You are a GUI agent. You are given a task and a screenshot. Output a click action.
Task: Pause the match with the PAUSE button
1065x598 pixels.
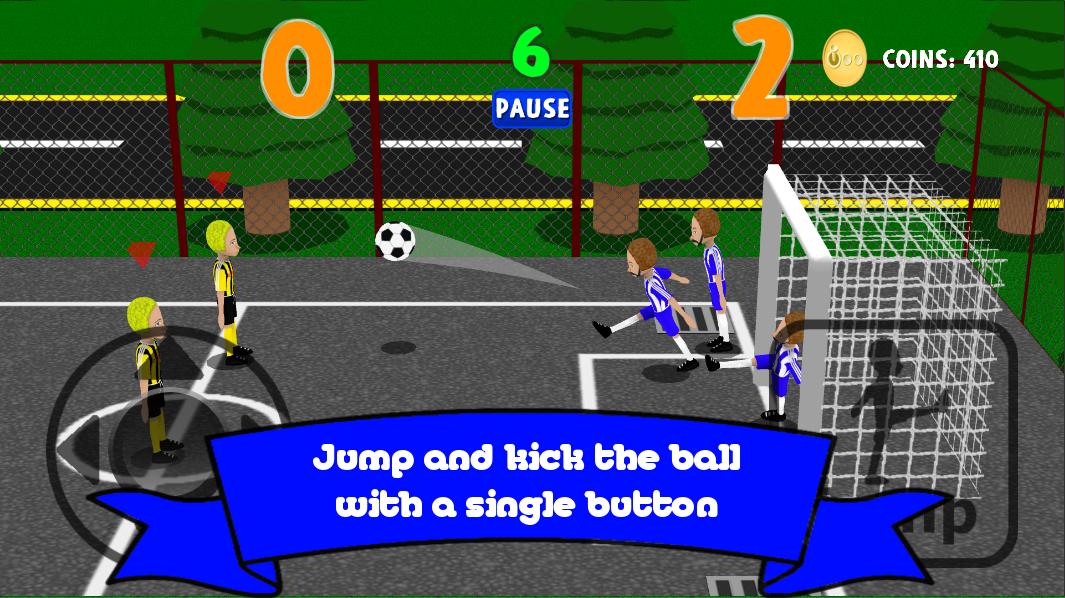(x=531, y=109)
